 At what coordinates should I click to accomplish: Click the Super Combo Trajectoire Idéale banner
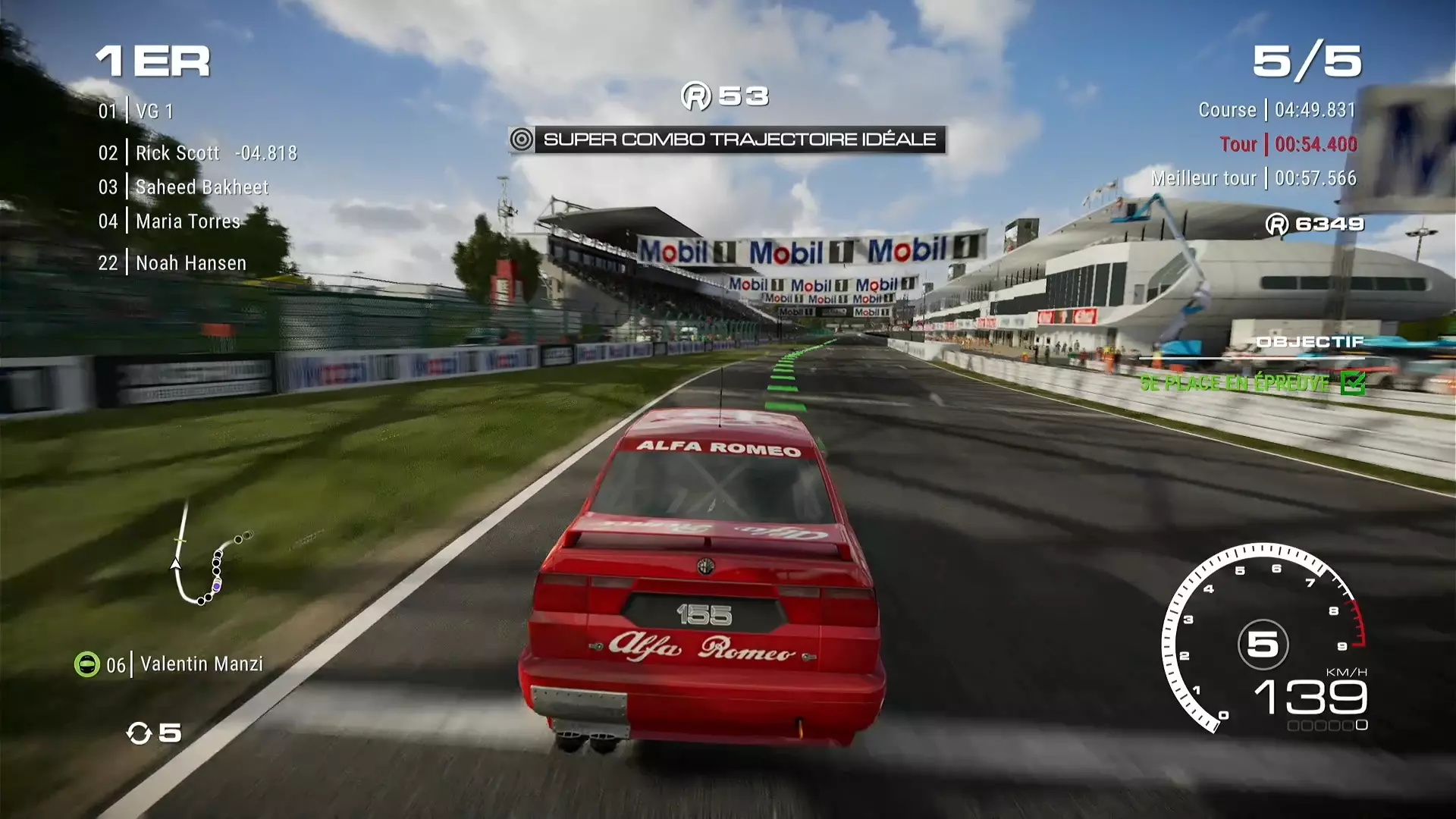(x=726, y=140)
